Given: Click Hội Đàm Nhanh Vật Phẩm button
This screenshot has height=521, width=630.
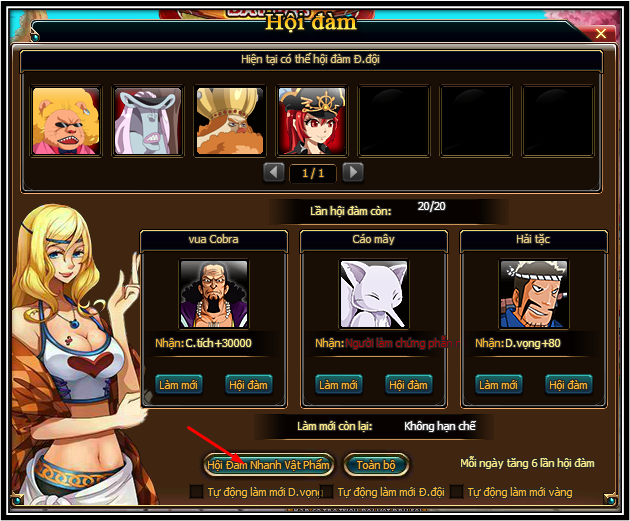Looking at the screenshot, I should click(268, 465).
